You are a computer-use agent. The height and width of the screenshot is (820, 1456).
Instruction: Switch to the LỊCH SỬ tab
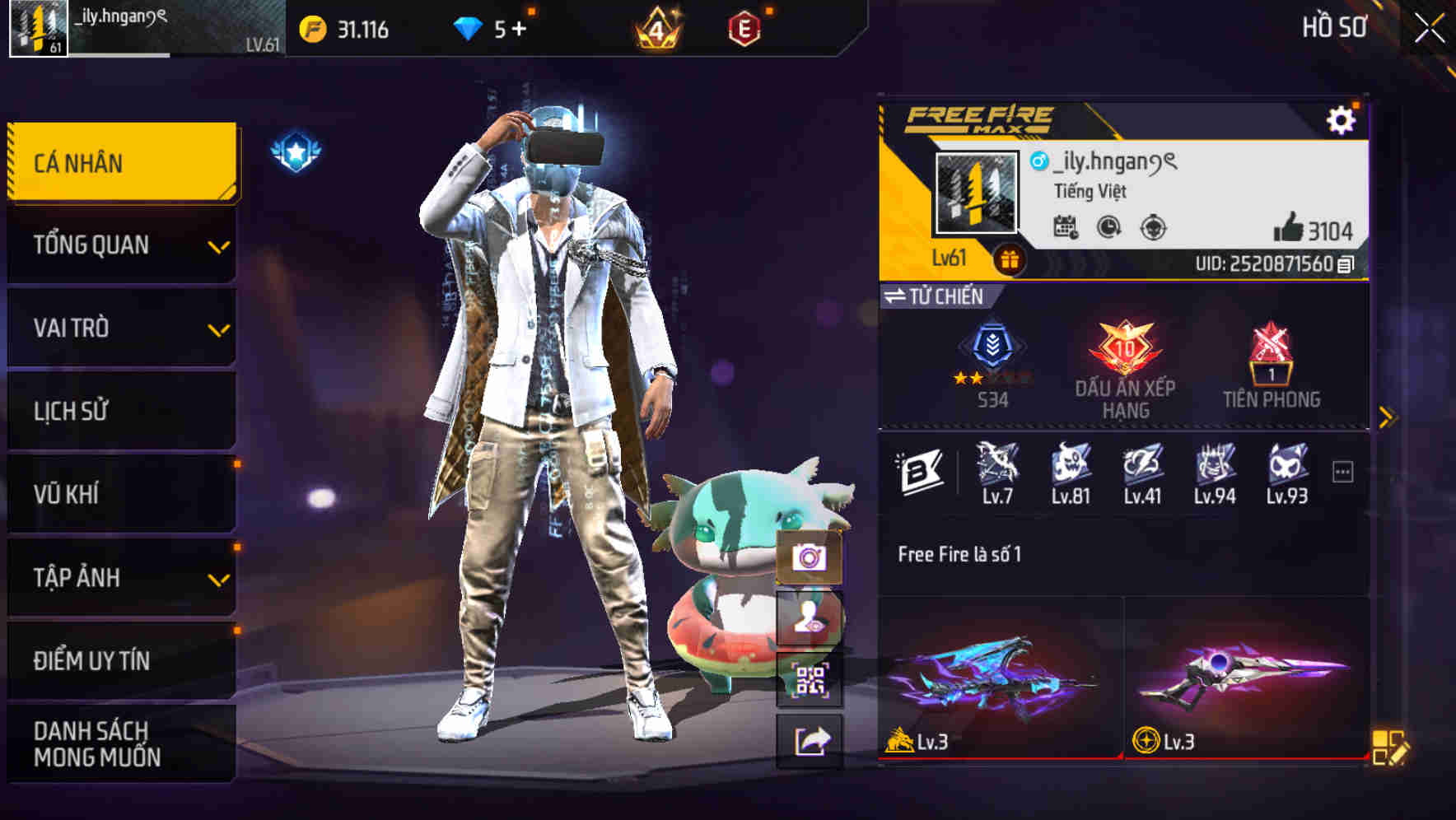coord(121,411)
